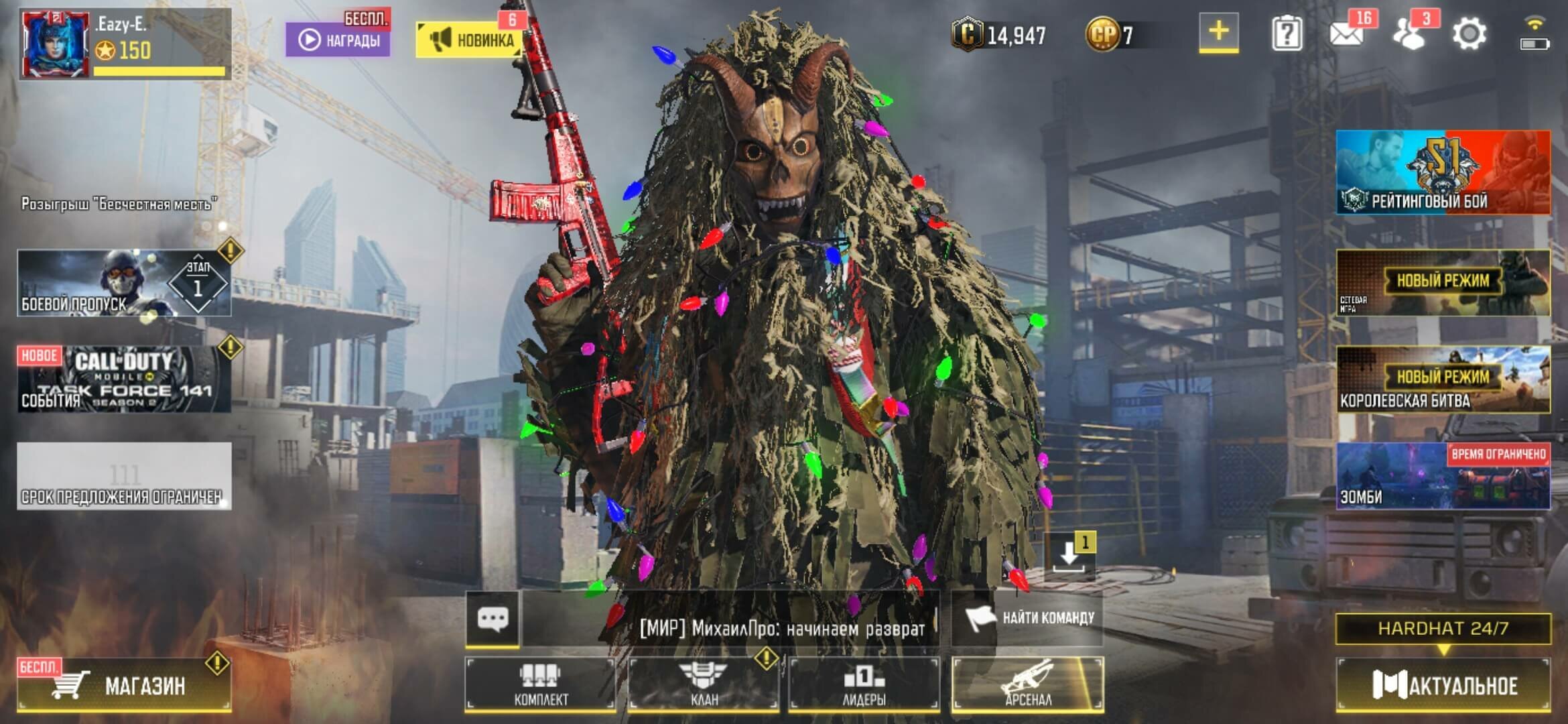1568x724 pixels.
Task: Open the friends list icon
Action: [x=1409, y=34]
